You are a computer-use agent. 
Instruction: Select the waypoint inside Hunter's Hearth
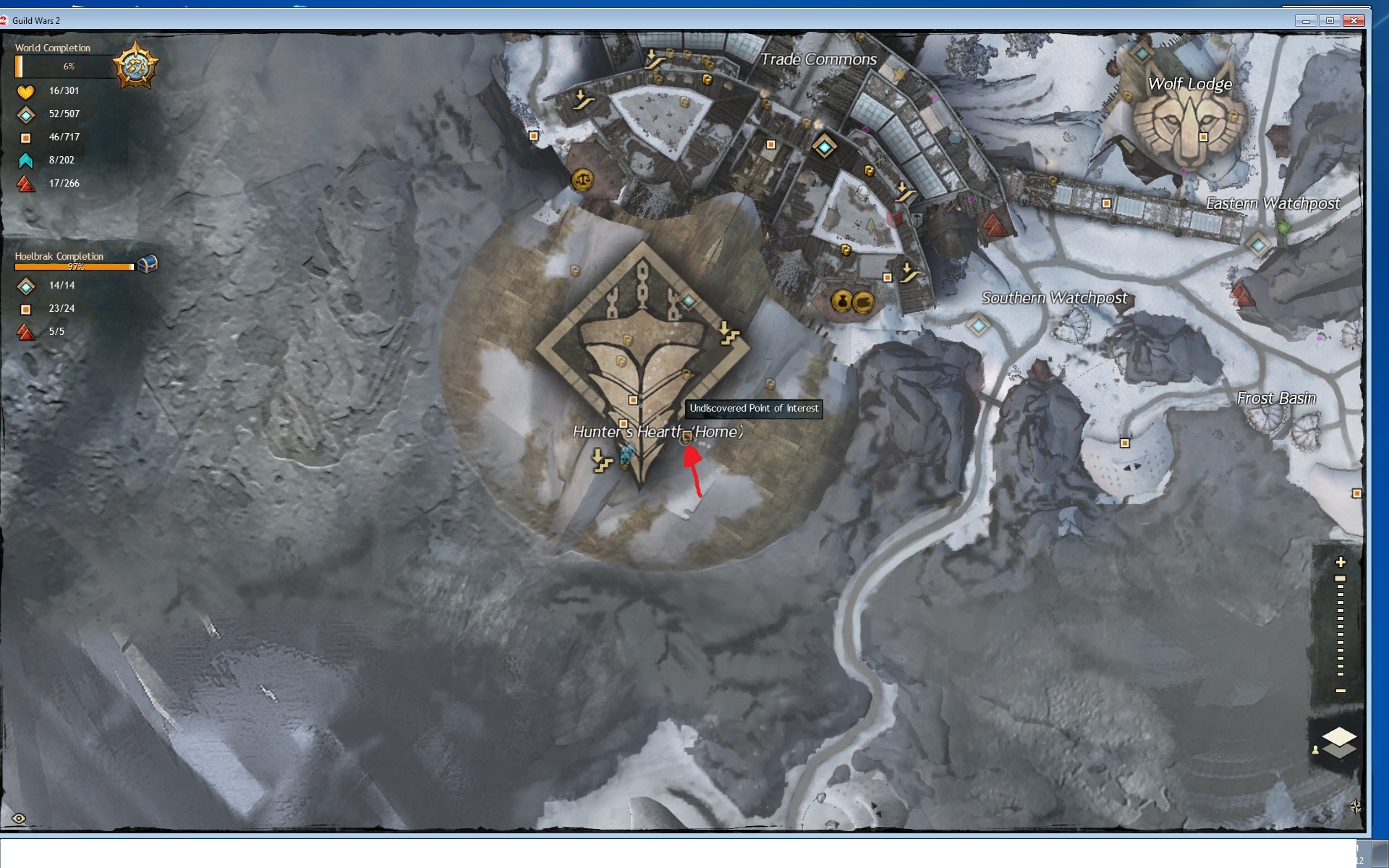688,301
